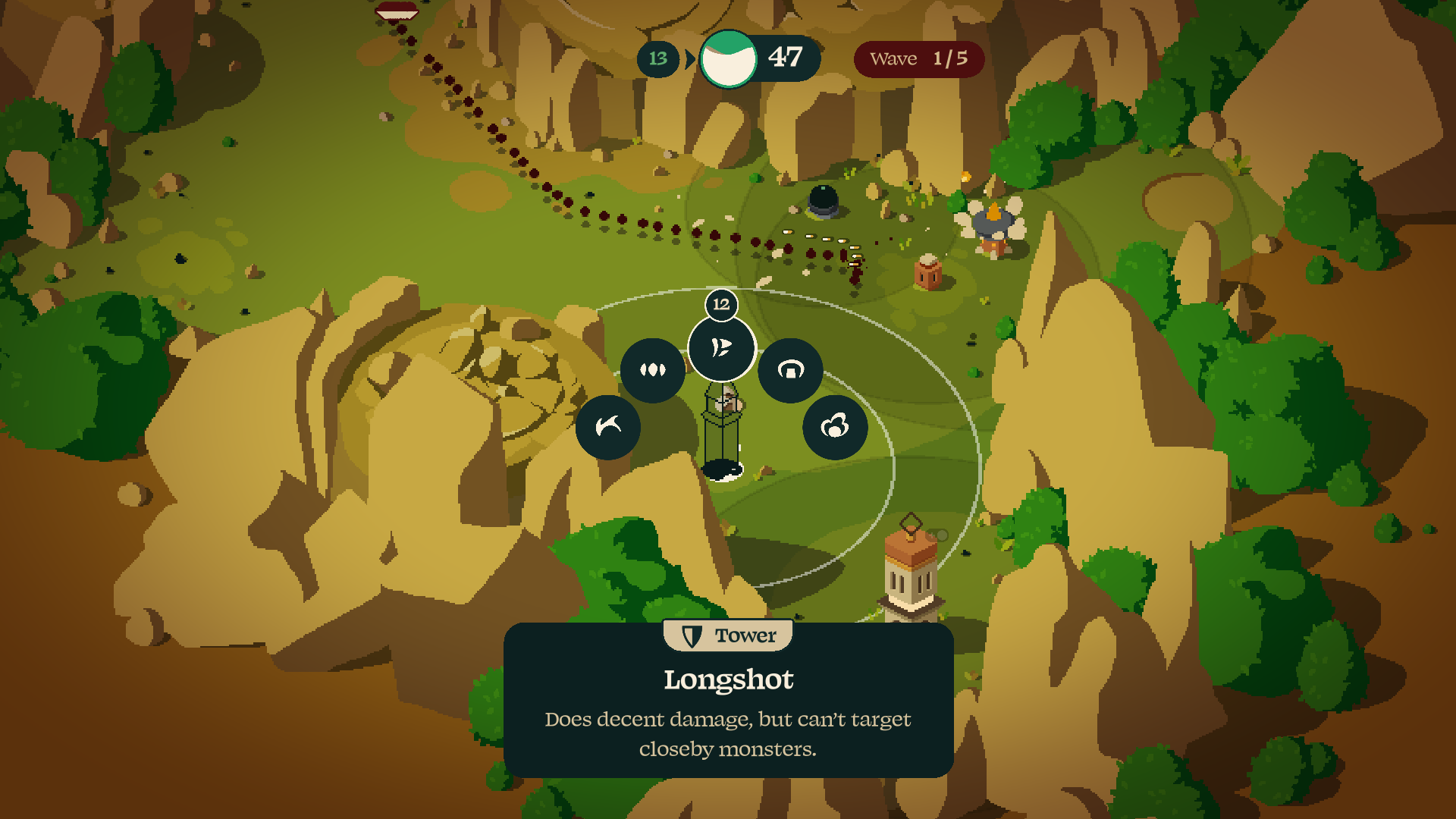Choose the triple-arrow volley upgrade icon
Image resolution: width=1456 pixels, height=819 pixels.
[x=652, y=369]
